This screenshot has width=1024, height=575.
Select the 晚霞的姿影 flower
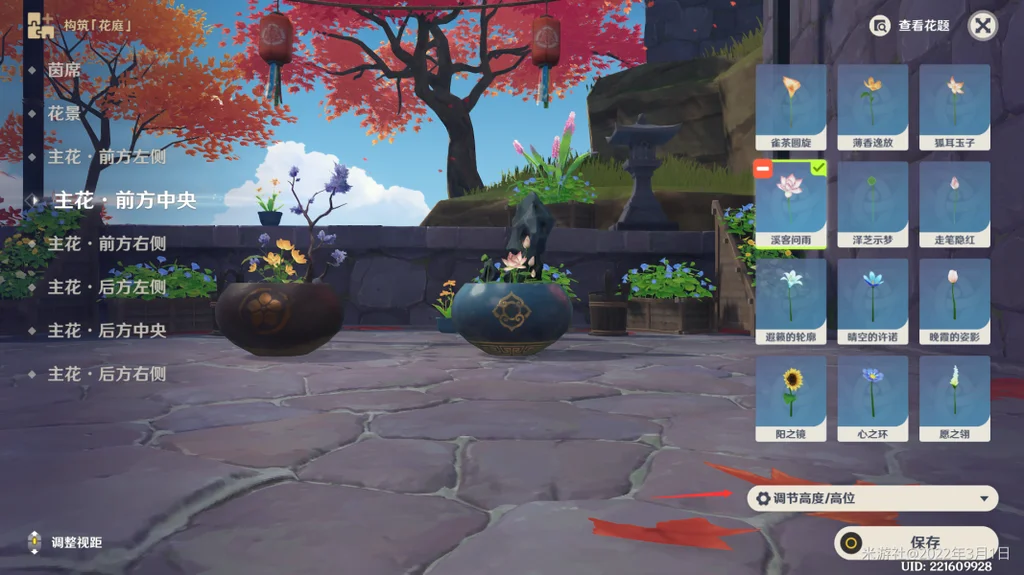pos(954,301)
